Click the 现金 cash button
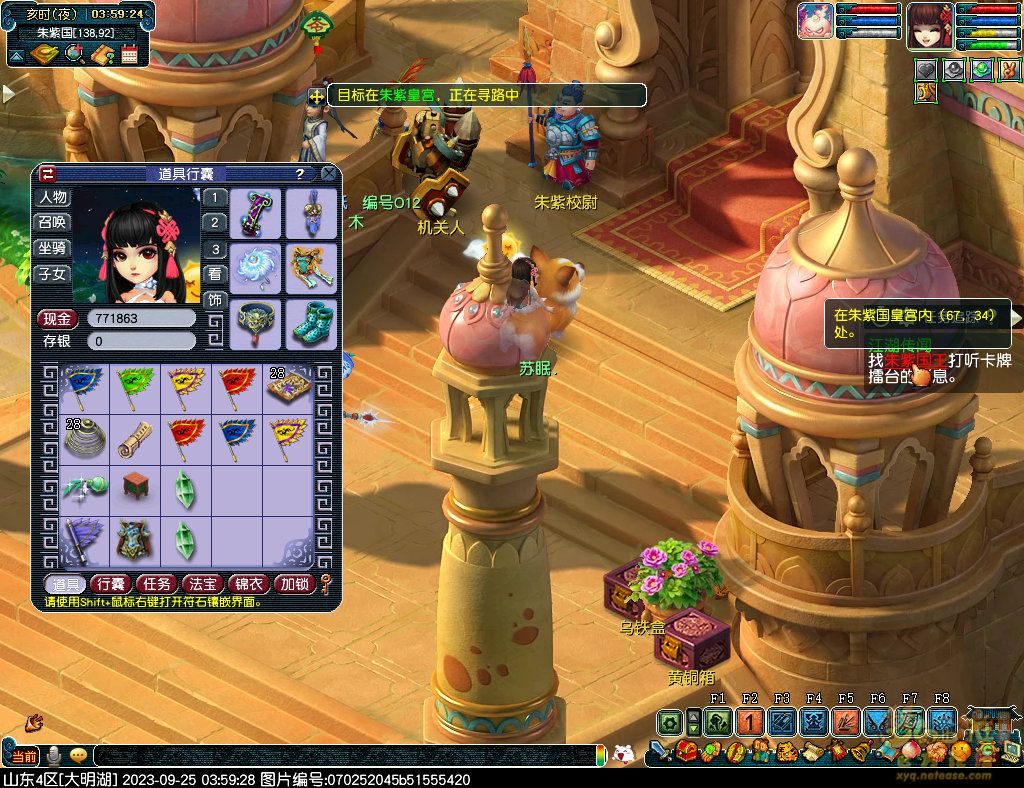The height and width of the screenshot is (788, 1024). 58,319
